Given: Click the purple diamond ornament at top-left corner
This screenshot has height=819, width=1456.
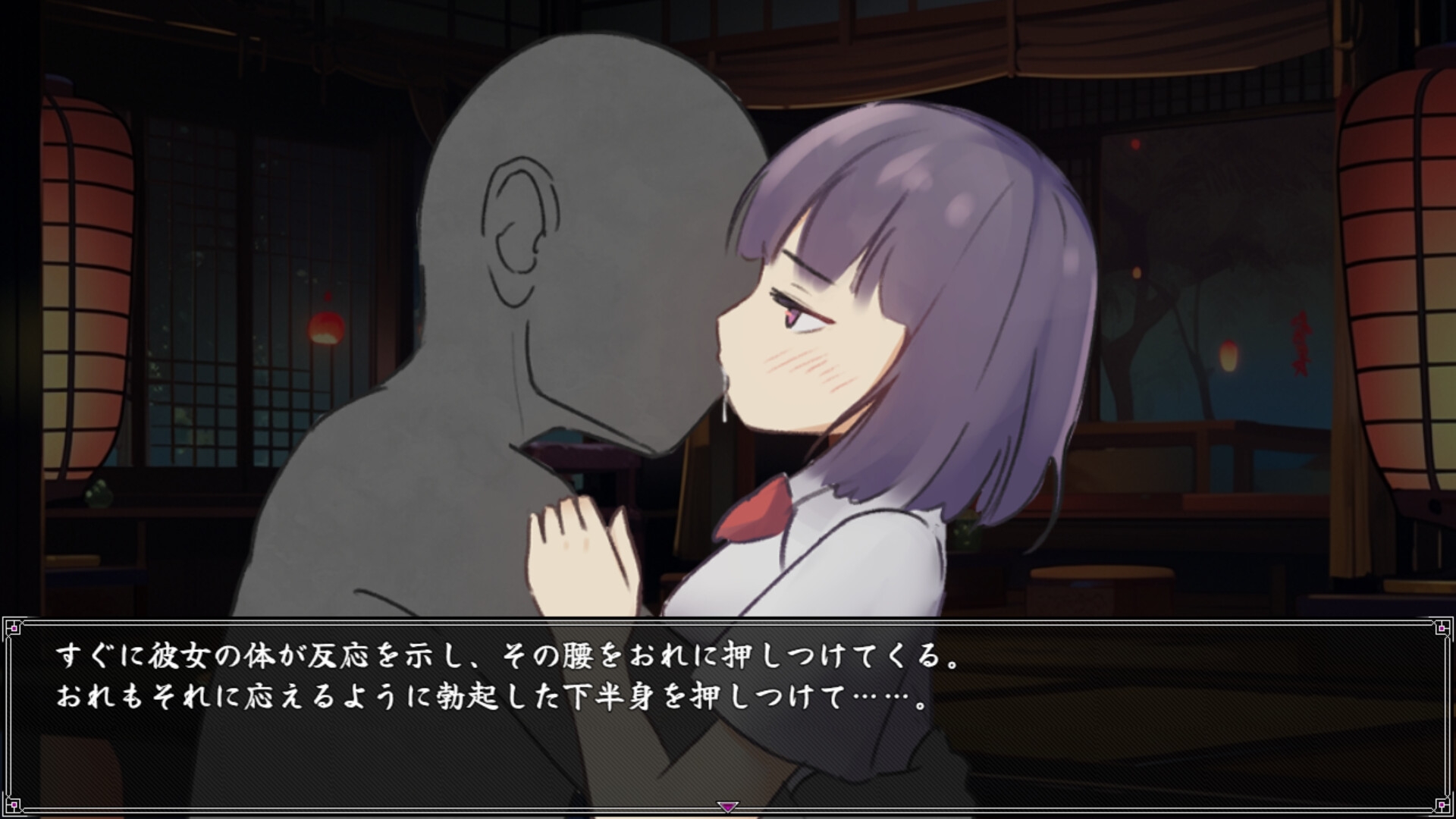Looking at the screenshot, I should (x=15, y=629).
